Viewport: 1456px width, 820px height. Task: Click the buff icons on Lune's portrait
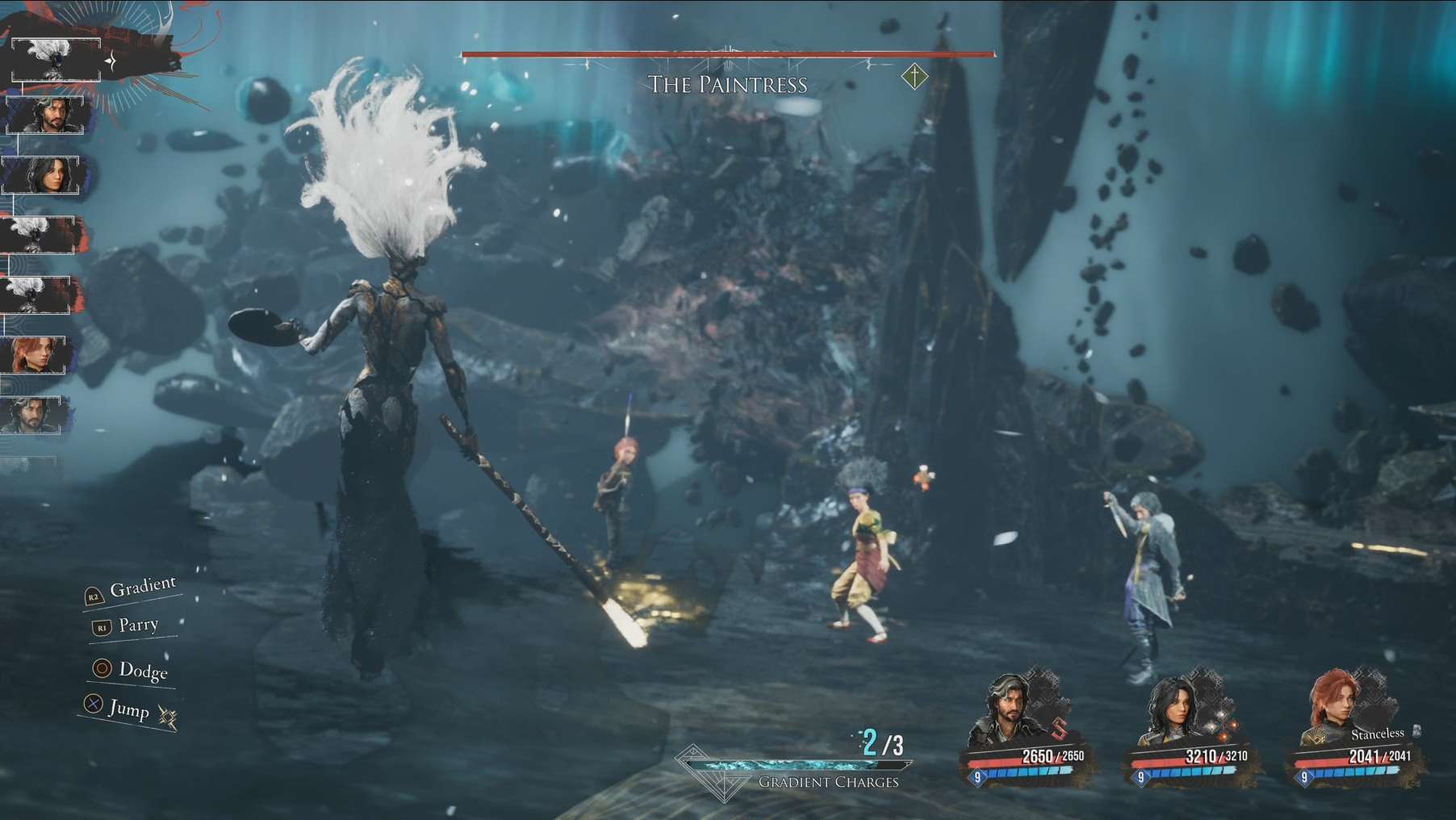(x=1221, y=726)
